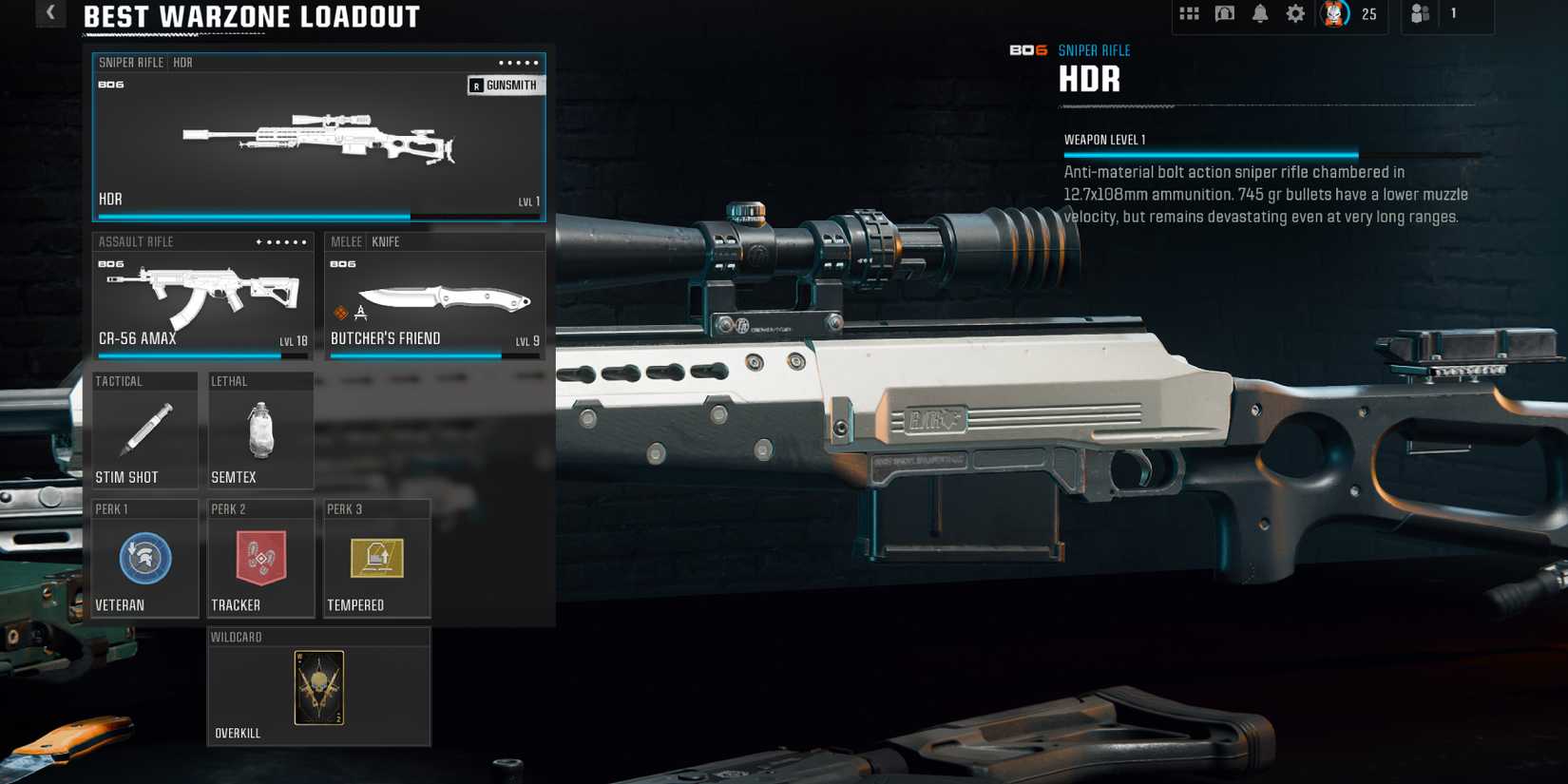Click the camera icon in top bar
Screen dimensions: 1568x784
[1224, 13]
